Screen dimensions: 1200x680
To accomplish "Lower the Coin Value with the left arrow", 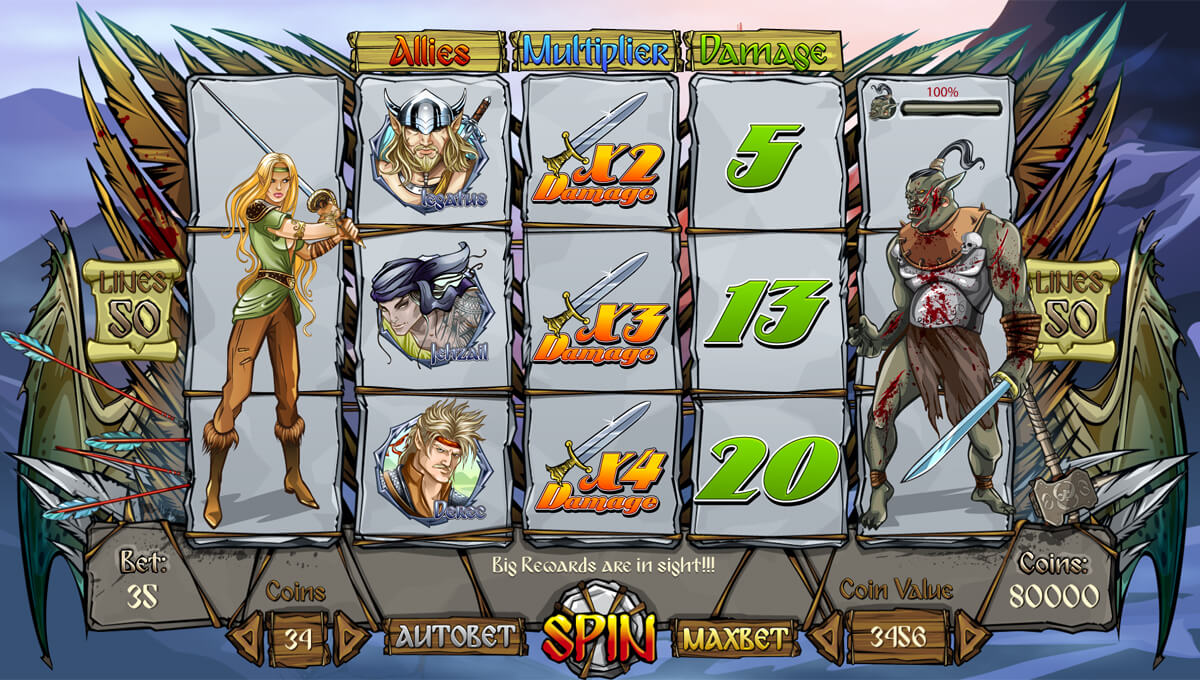I will coord(826,637).
